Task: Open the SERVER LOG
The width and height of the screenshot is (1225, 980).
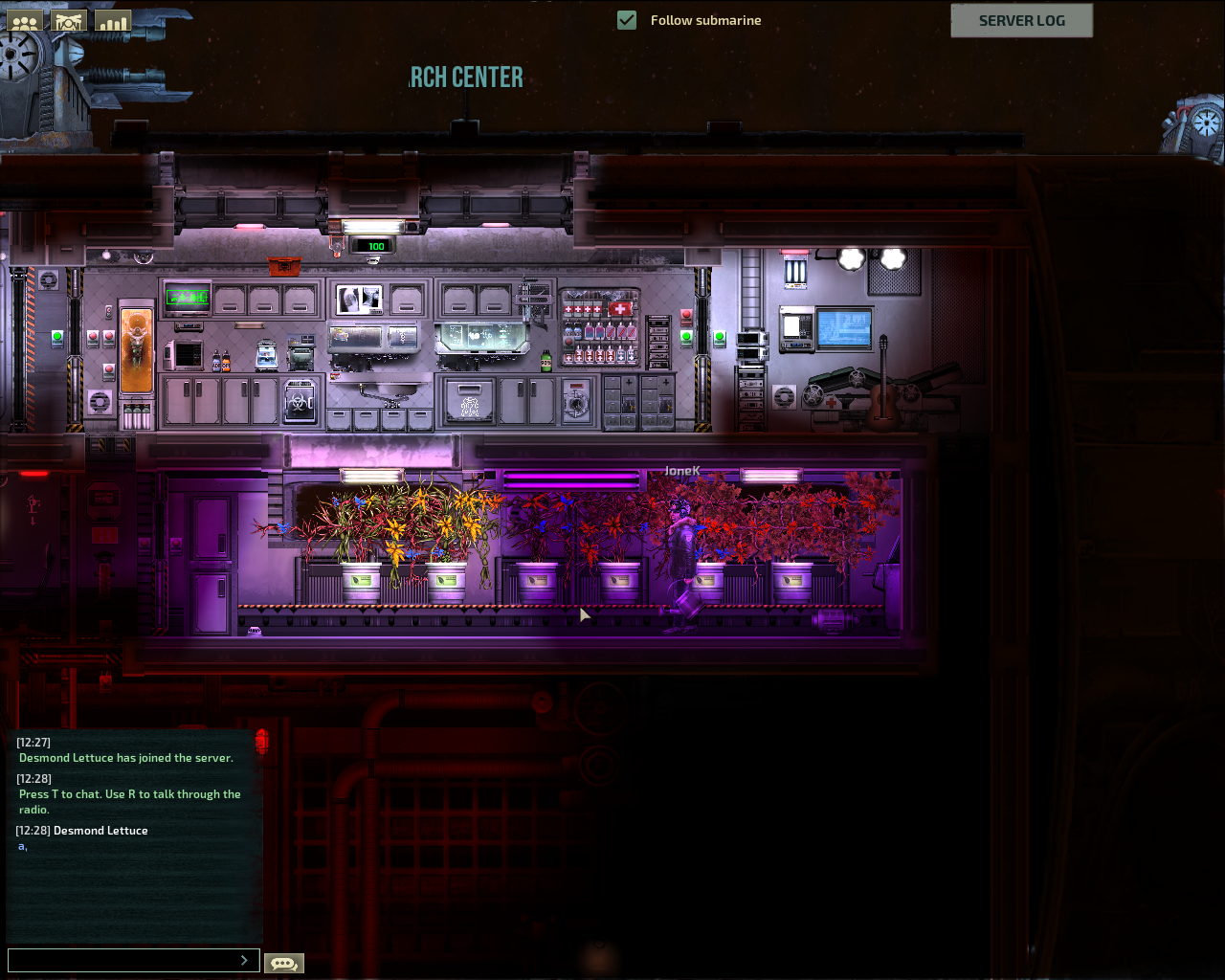Action: pyautogui.click(x=1021, y=20)
